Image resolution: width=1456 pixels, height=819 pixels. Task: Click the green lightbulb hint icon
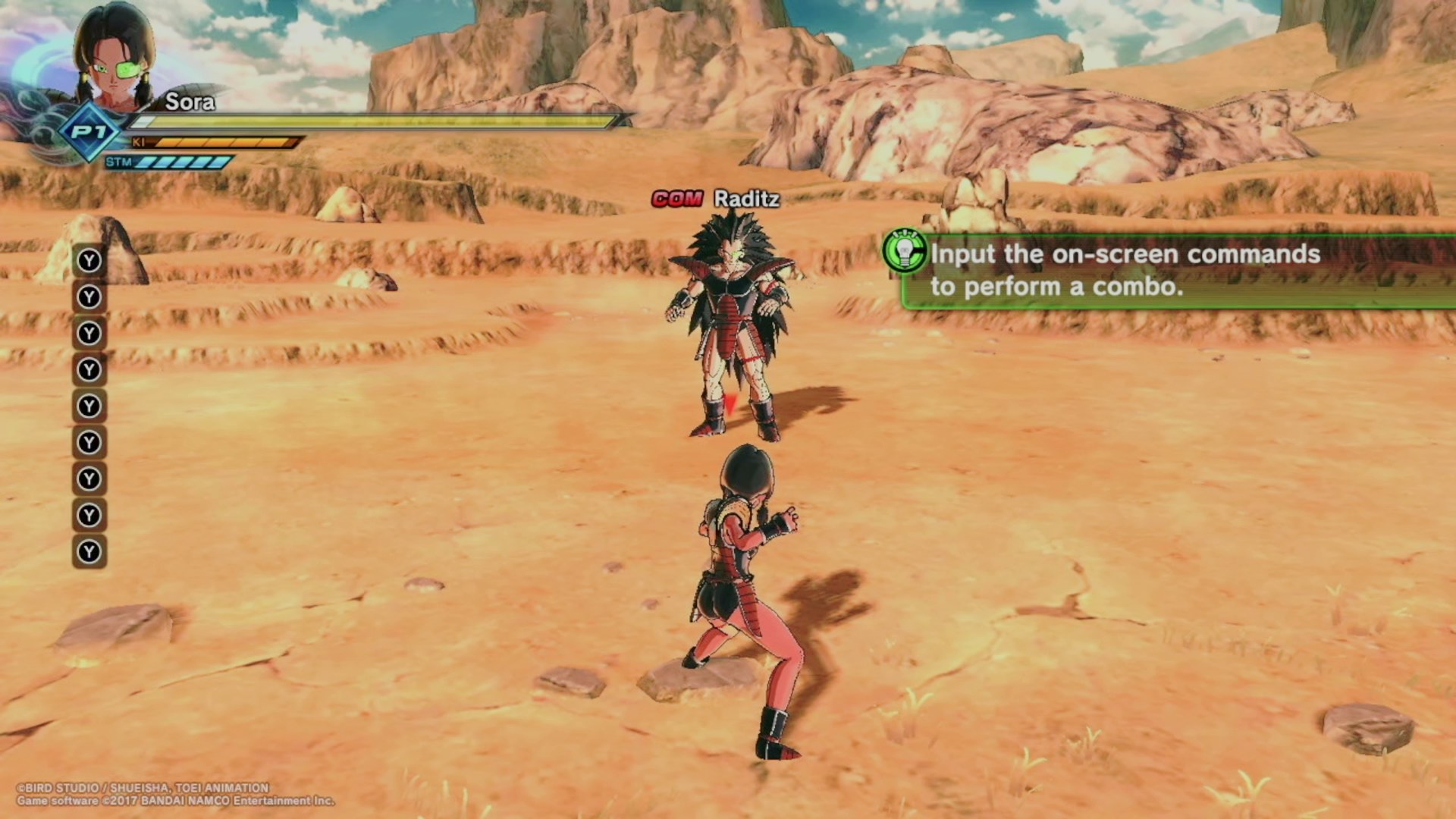(904, 251)
